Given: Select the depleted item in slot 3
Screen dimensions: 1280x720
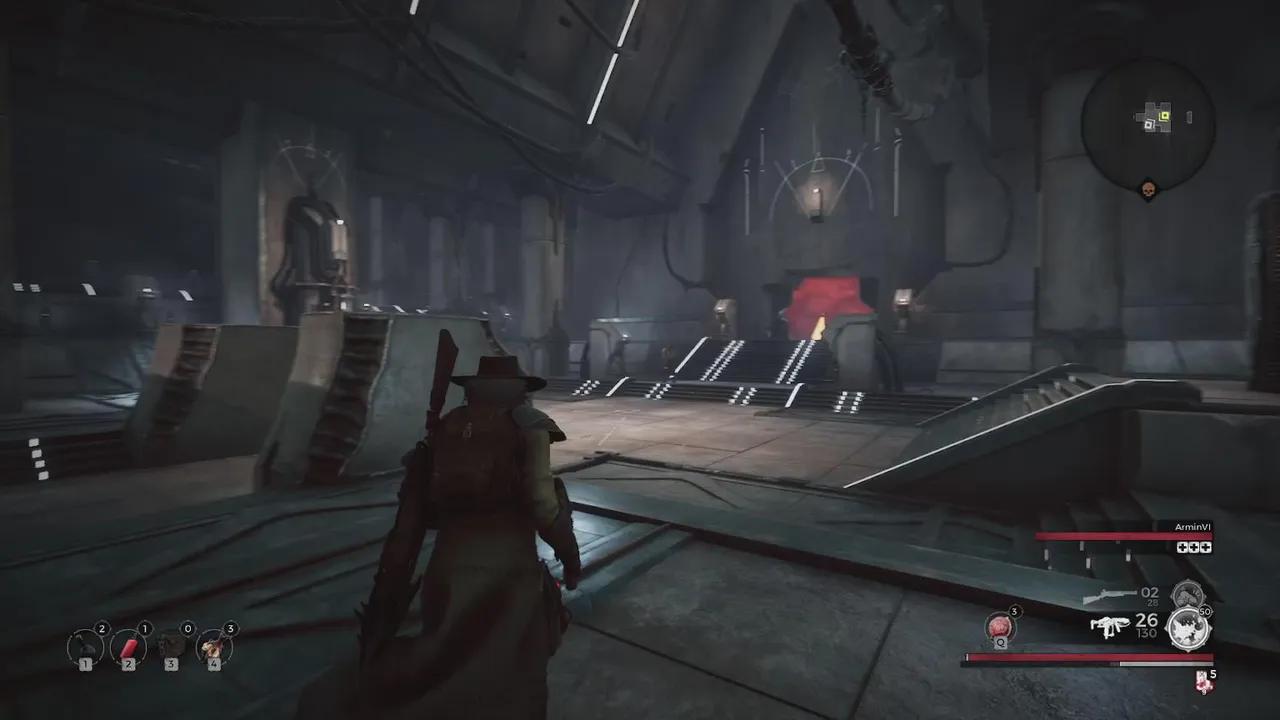Looking at the screenshot, I should (171, 647).
